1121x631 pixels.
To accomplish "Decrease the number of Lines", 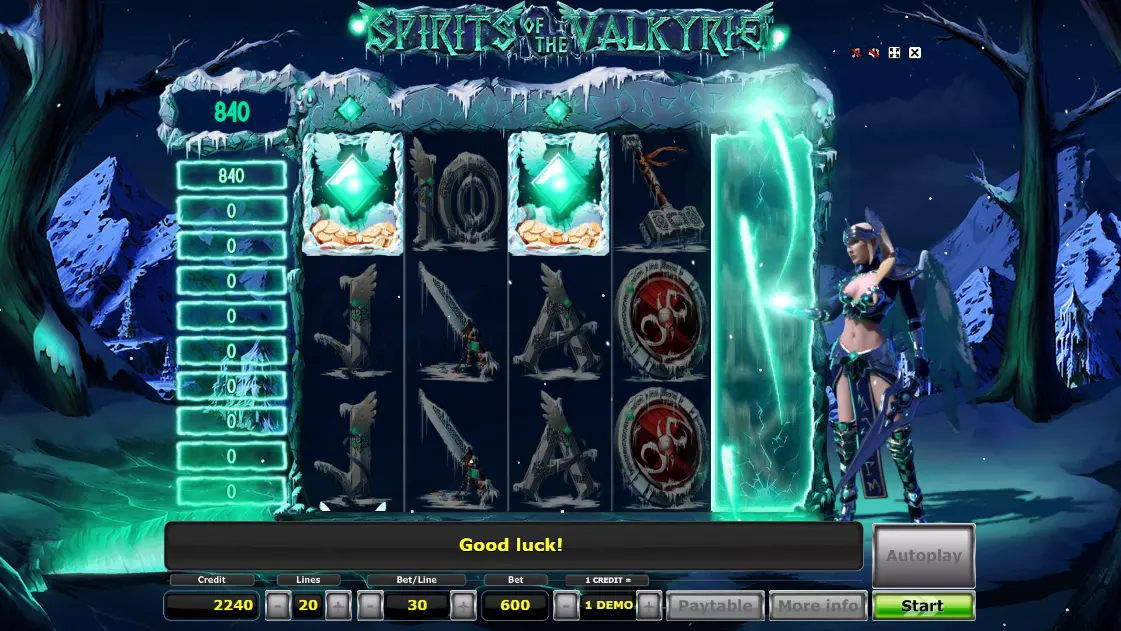I will (277, 606).
